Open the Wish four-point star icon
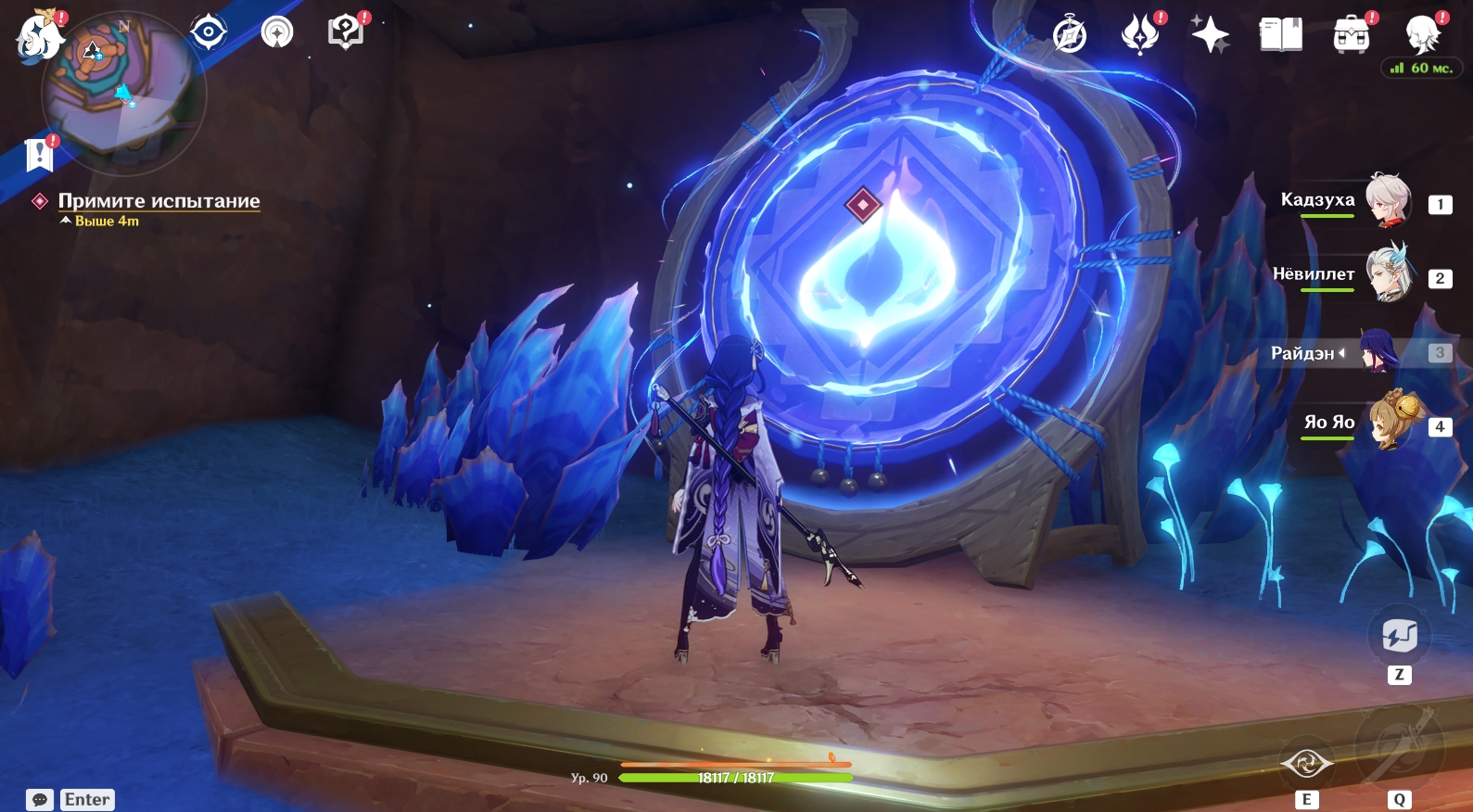 1210,35
